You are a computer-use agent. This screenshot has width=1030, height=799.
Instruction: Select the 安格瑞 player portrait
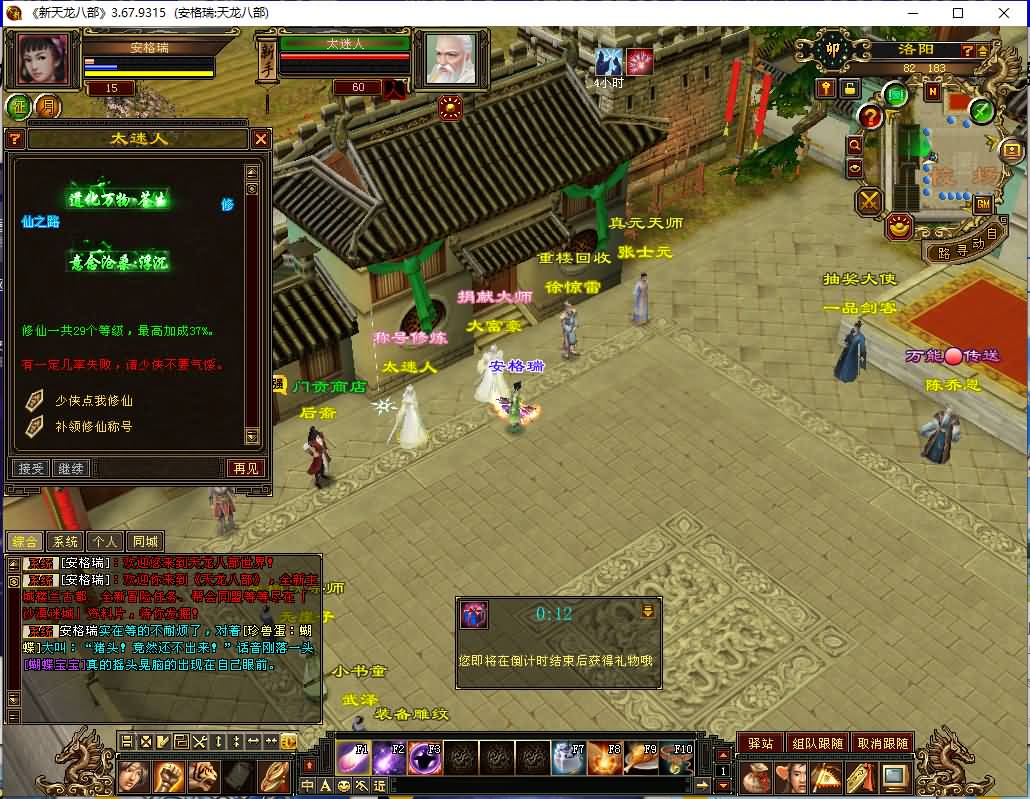click(x=44, y=60)
